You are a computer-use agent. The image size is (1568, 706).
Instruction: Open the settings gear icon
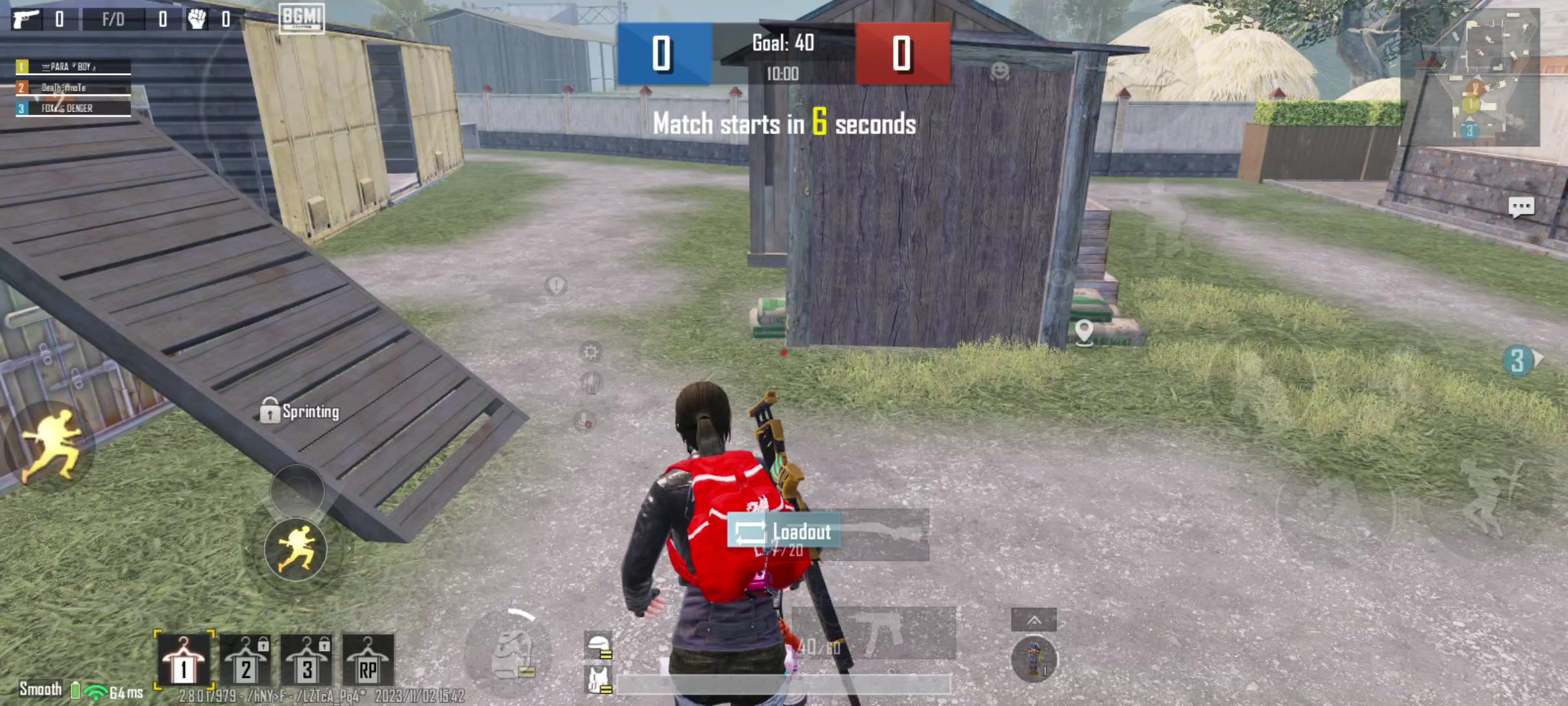coord(591,353)
